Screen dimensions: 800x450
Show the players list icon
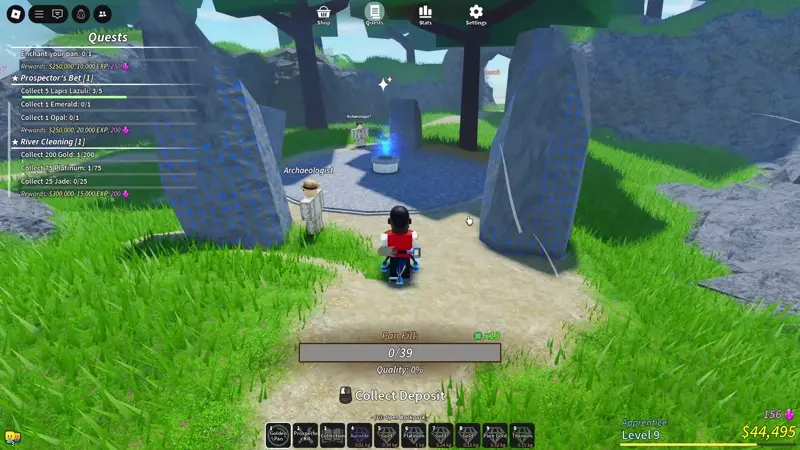(104, 14)
